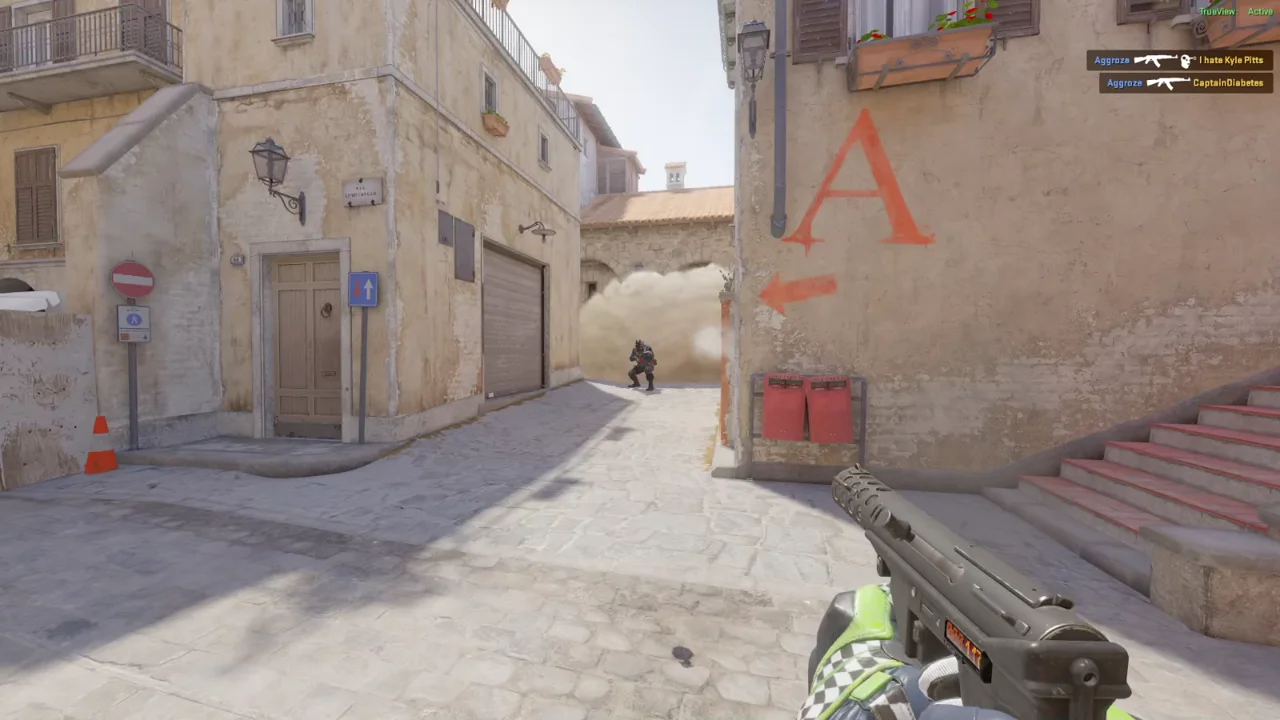Click the red no-entry road sign
Viewport: 1280px width, 720px height.
pos(135,280)
